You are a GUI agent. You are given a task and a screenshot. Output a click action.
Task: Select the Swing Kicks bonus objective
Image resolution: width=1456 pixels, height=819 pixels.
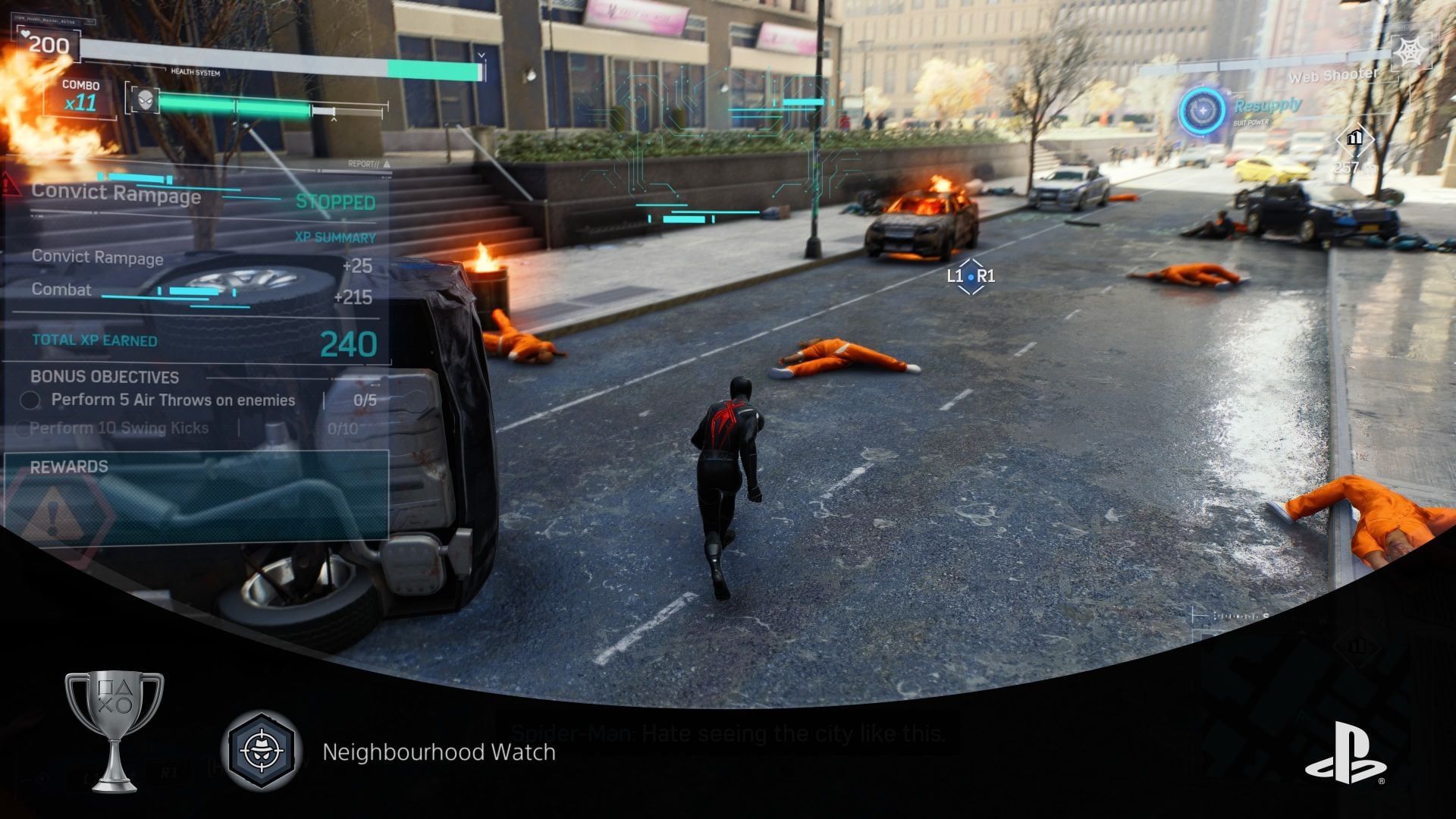pyautogui.click(x=119, y=428)
